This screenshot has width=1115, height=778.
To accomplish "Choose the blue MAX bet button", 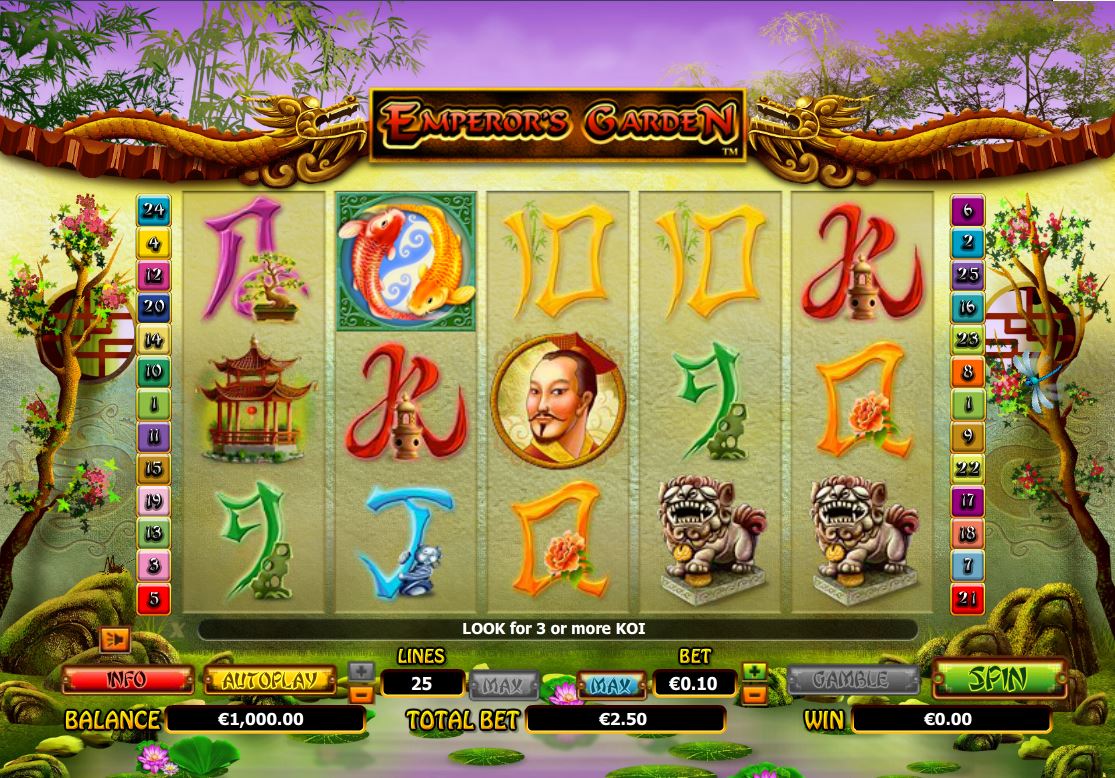I will 610,685.
